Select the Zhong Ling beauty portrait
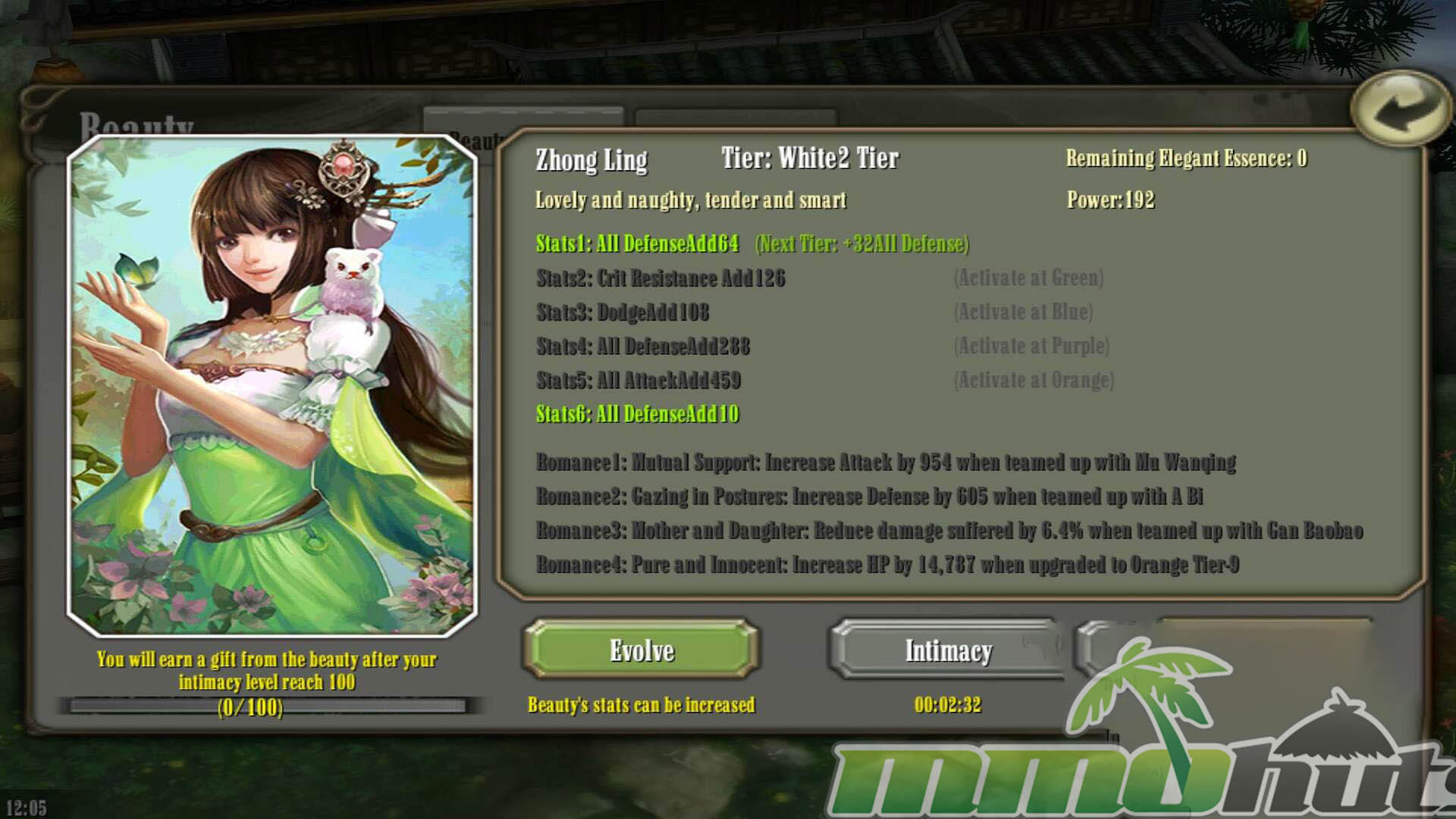The image size is (1456, 819). pyautogui.click(x=272, y=385)
